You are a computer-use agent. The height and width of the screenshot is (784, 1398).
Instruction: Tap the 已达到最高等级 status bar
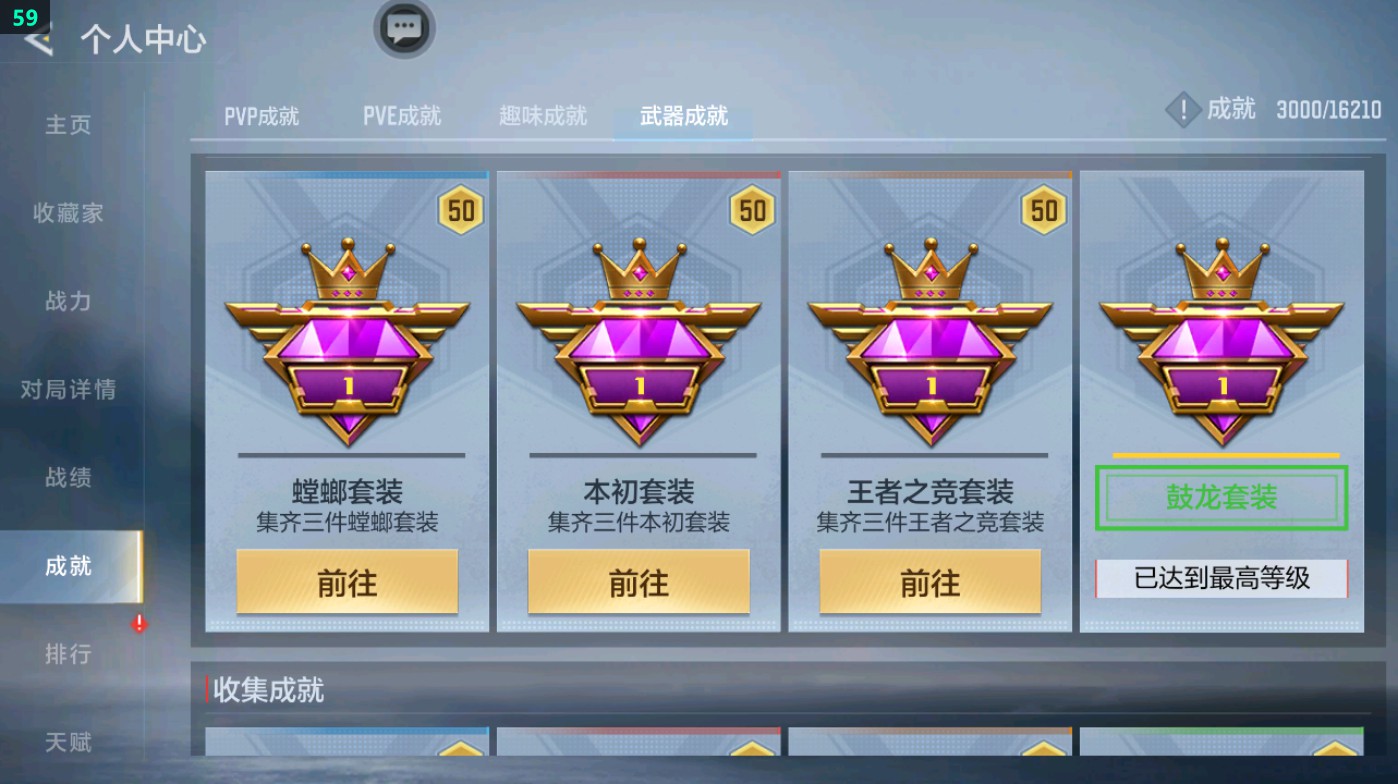tap(1219, 576)
